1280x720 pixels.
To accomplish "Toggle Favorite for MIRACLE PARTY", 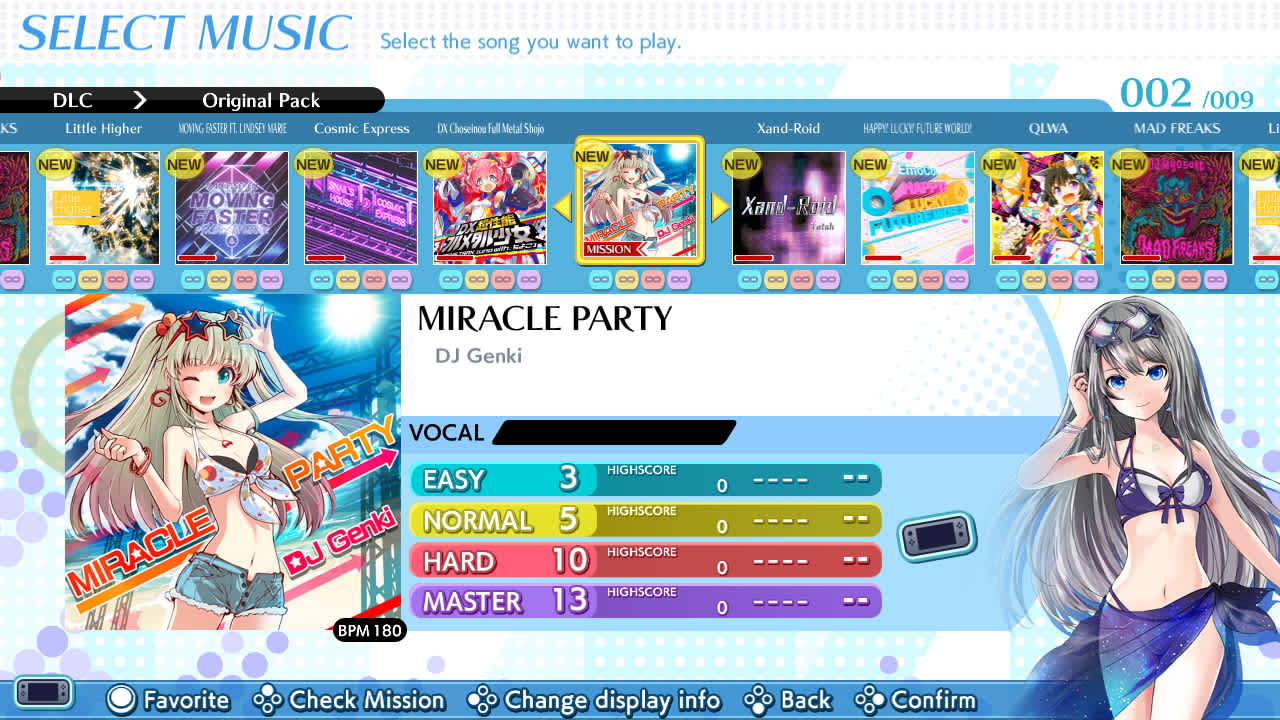I will (168, 700).
